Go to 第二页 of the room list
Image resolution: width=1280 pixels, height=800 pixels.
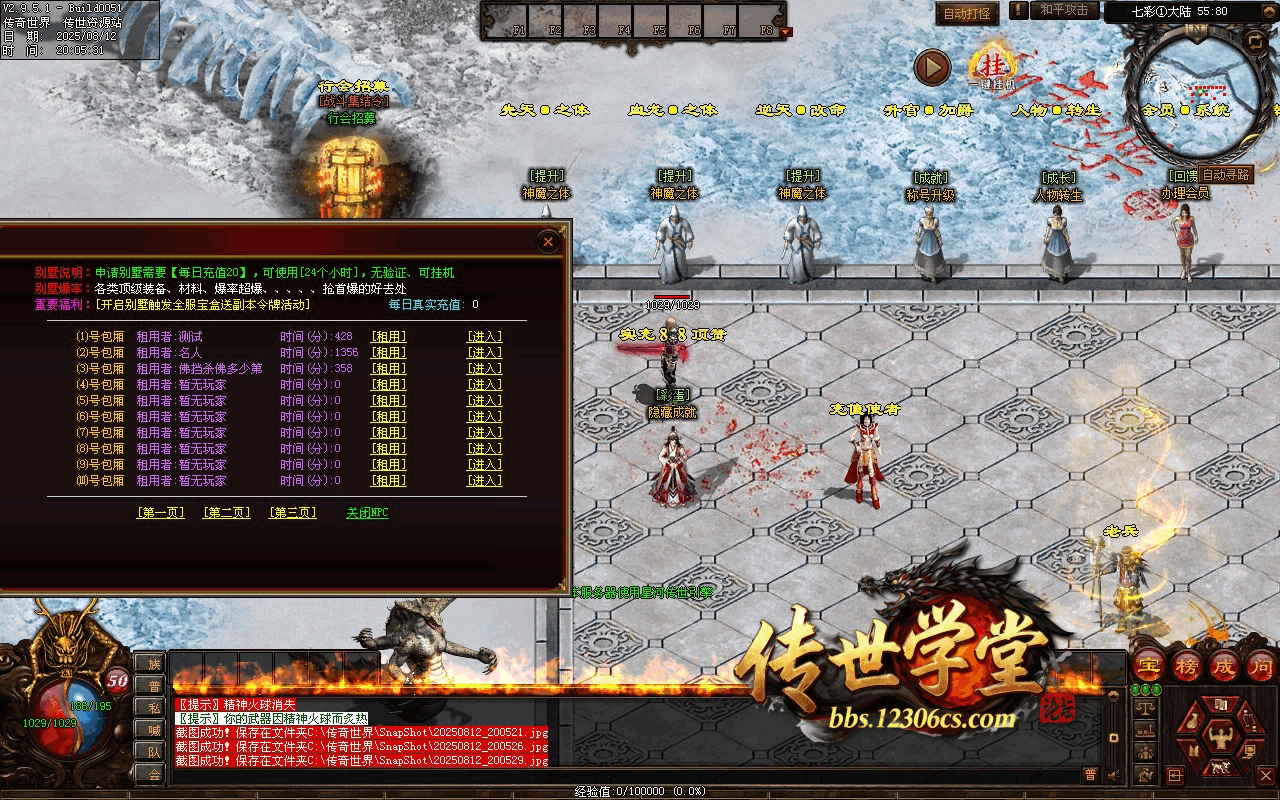227,513
